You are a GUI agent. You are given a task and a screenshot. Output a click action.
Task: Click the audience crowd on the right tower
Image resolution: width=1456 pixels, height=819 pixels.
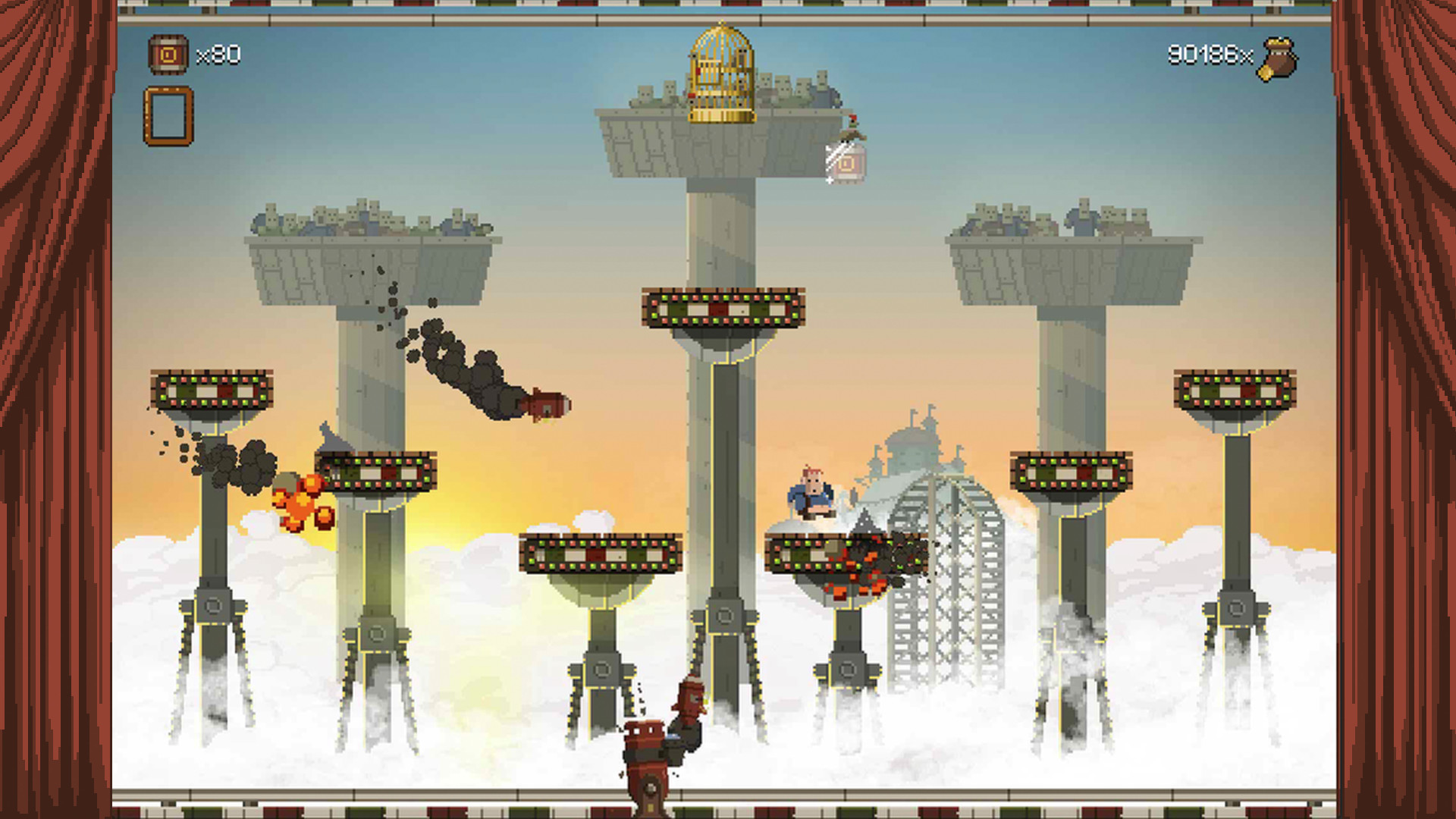tap(1054, 220)
